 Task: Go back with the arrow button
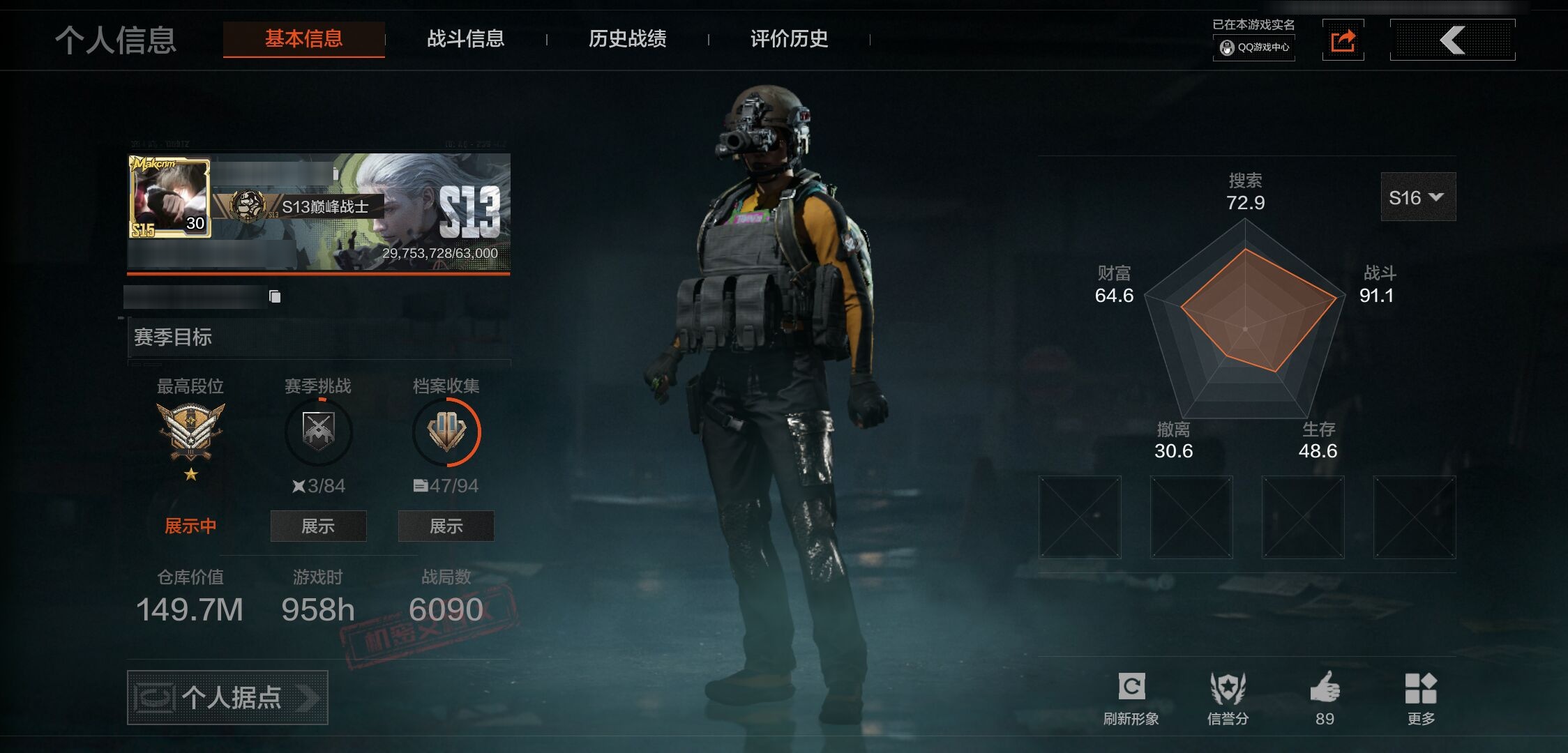click(x=1452, y=40)
